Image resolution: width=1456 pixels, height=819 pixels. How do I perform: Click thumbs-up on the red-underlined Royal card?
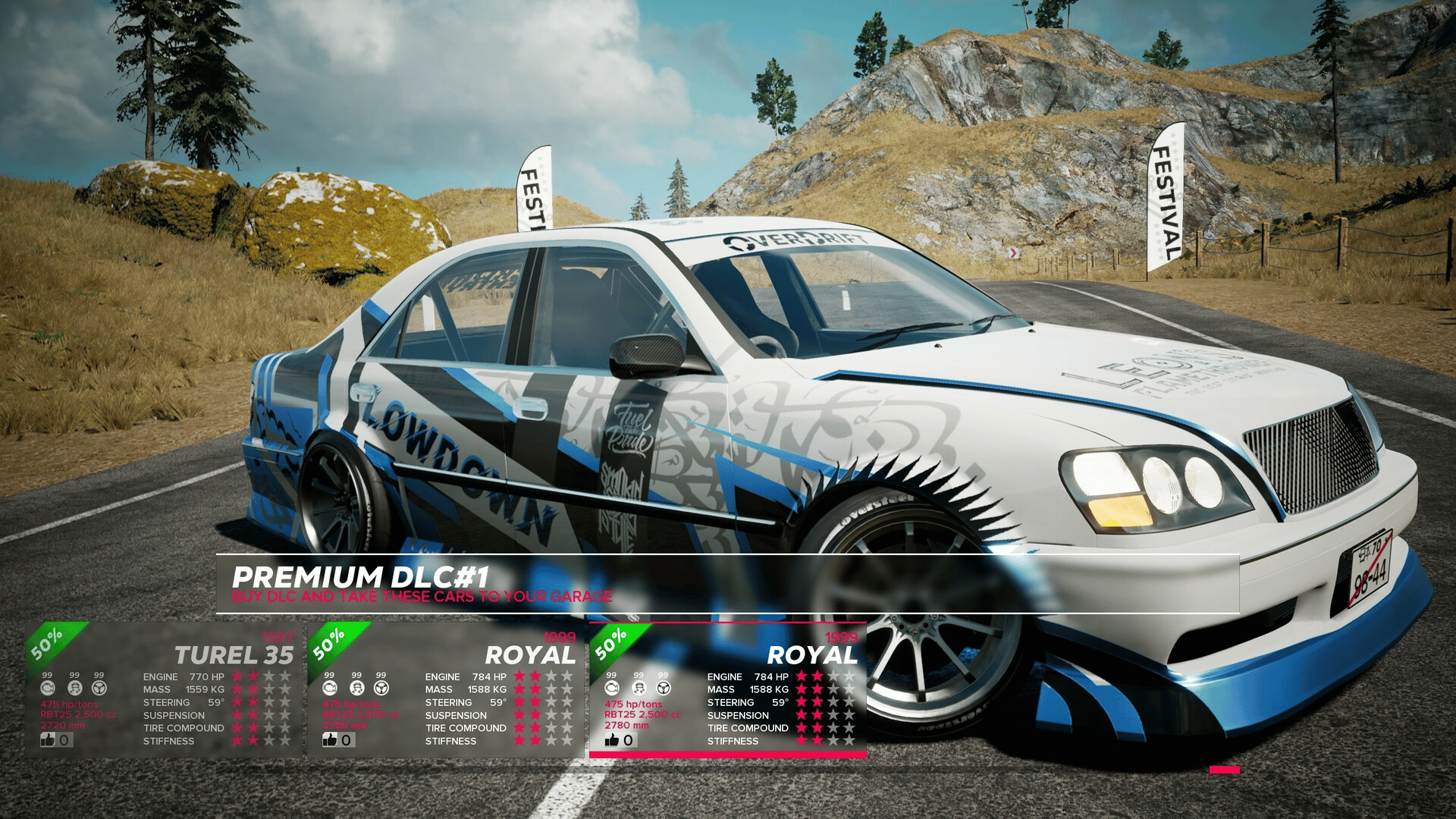pyautogui.click(x=613, y=739)
